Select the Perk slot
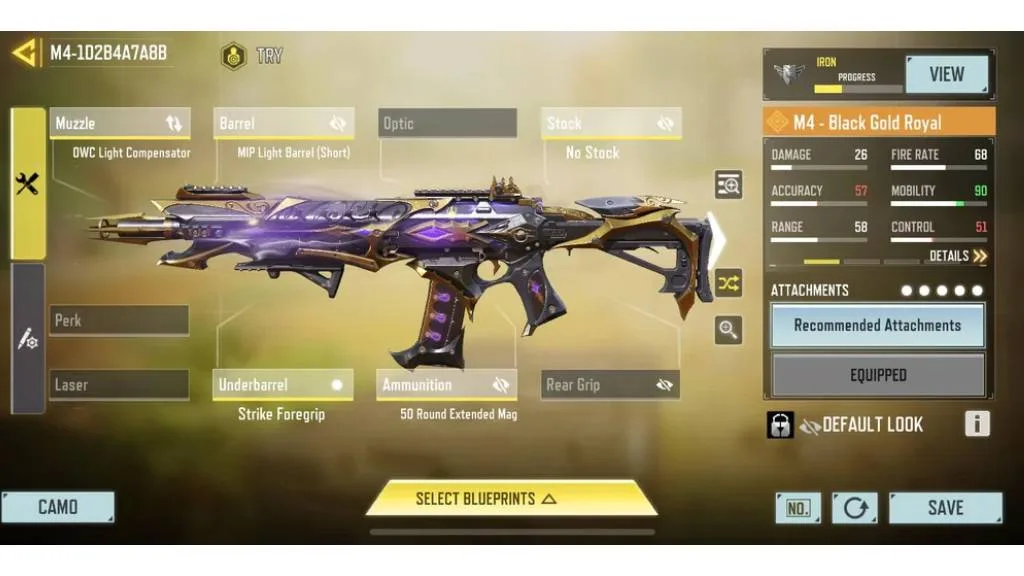The height and width of the screenshot is (576, 1024). 119,321
